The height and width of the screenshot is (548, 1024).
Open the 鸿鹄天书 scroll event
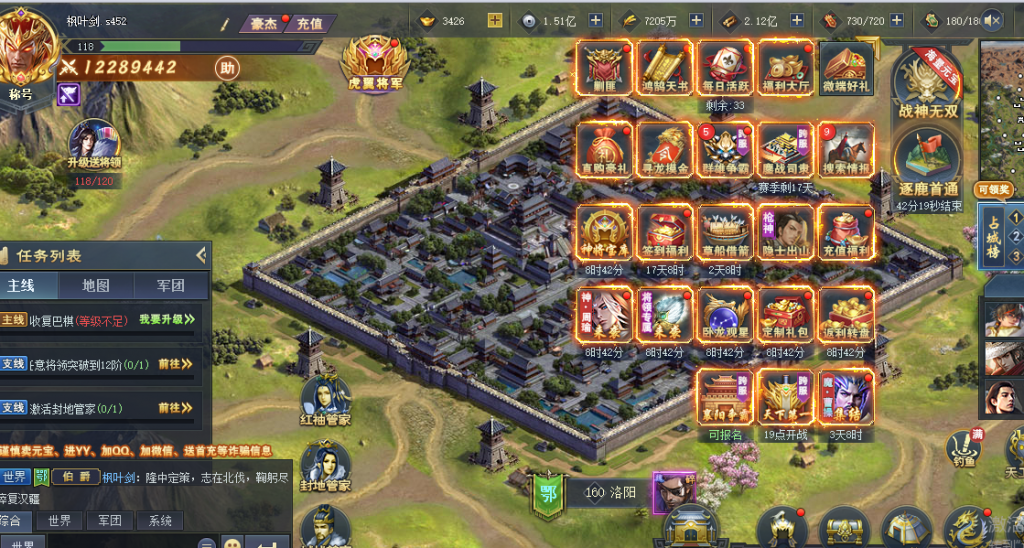[664, 68]
